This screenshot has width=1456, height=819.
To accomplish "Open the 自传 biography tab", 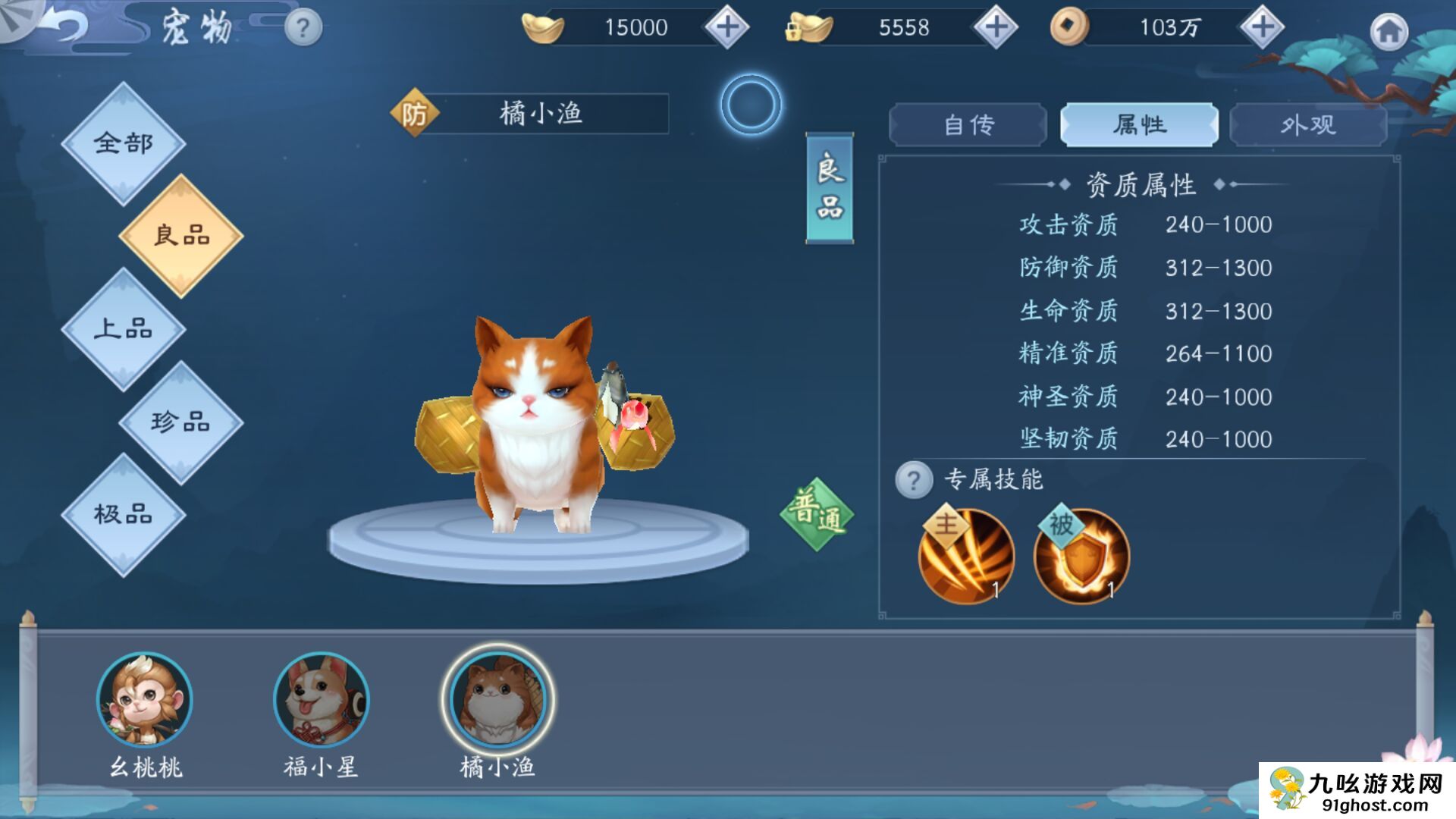I will (968, 125).
